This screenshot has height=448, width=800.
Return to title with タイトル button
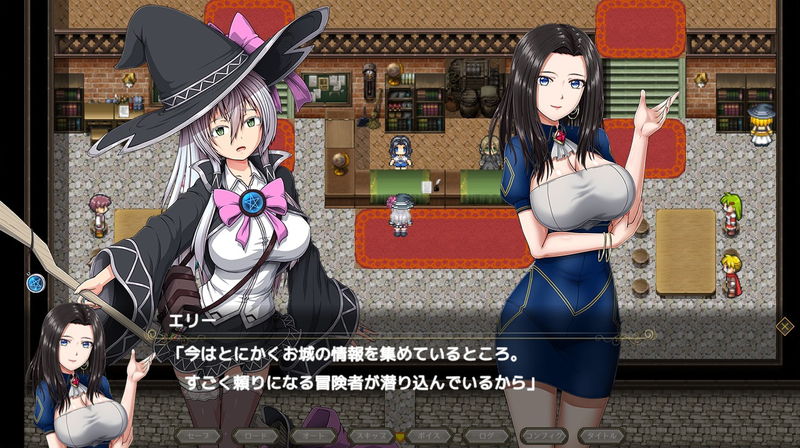600,436
